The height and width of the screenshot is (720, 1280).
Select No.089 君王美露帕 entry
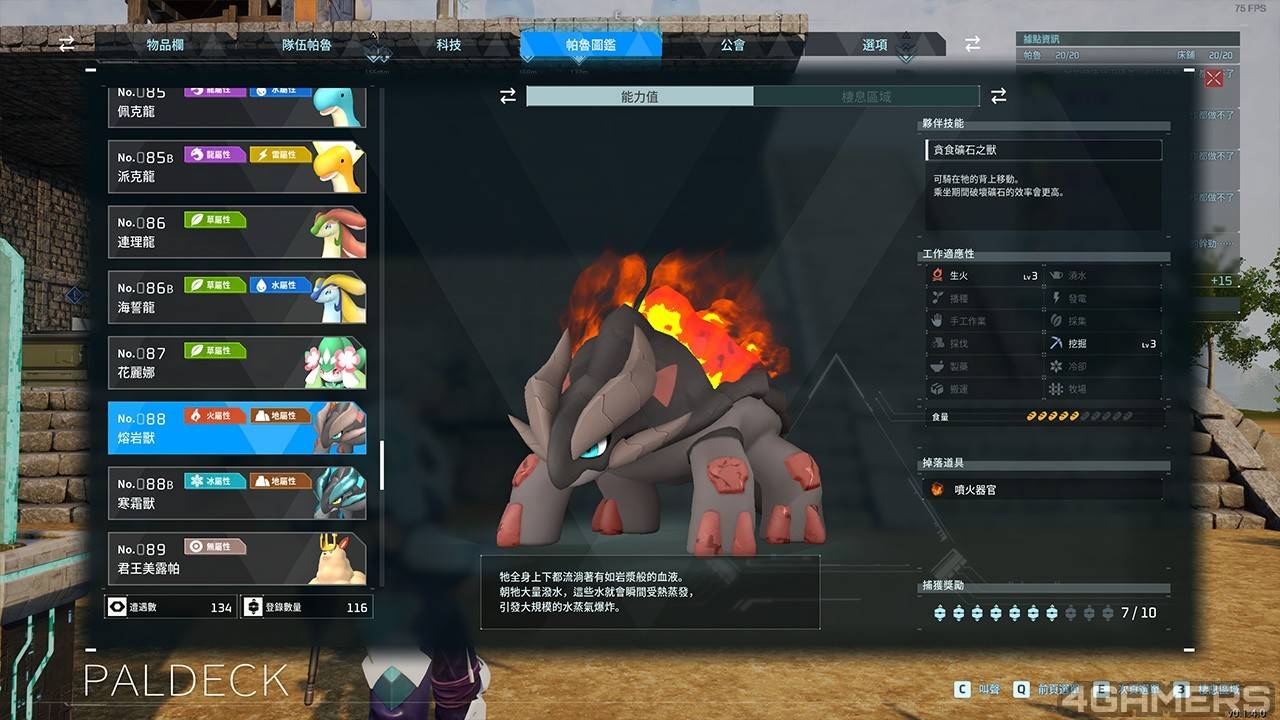(237, 559)
